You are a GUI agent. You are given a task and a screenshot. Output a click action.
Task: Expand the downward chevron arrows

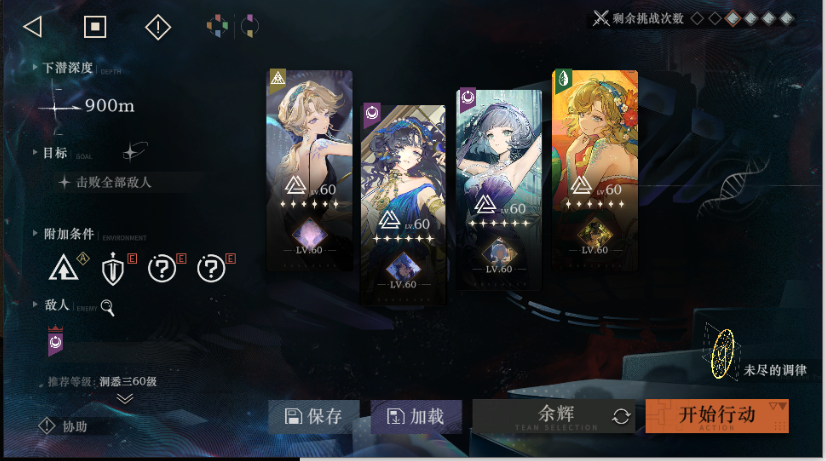pyautogui.click(x=124, y=398)
